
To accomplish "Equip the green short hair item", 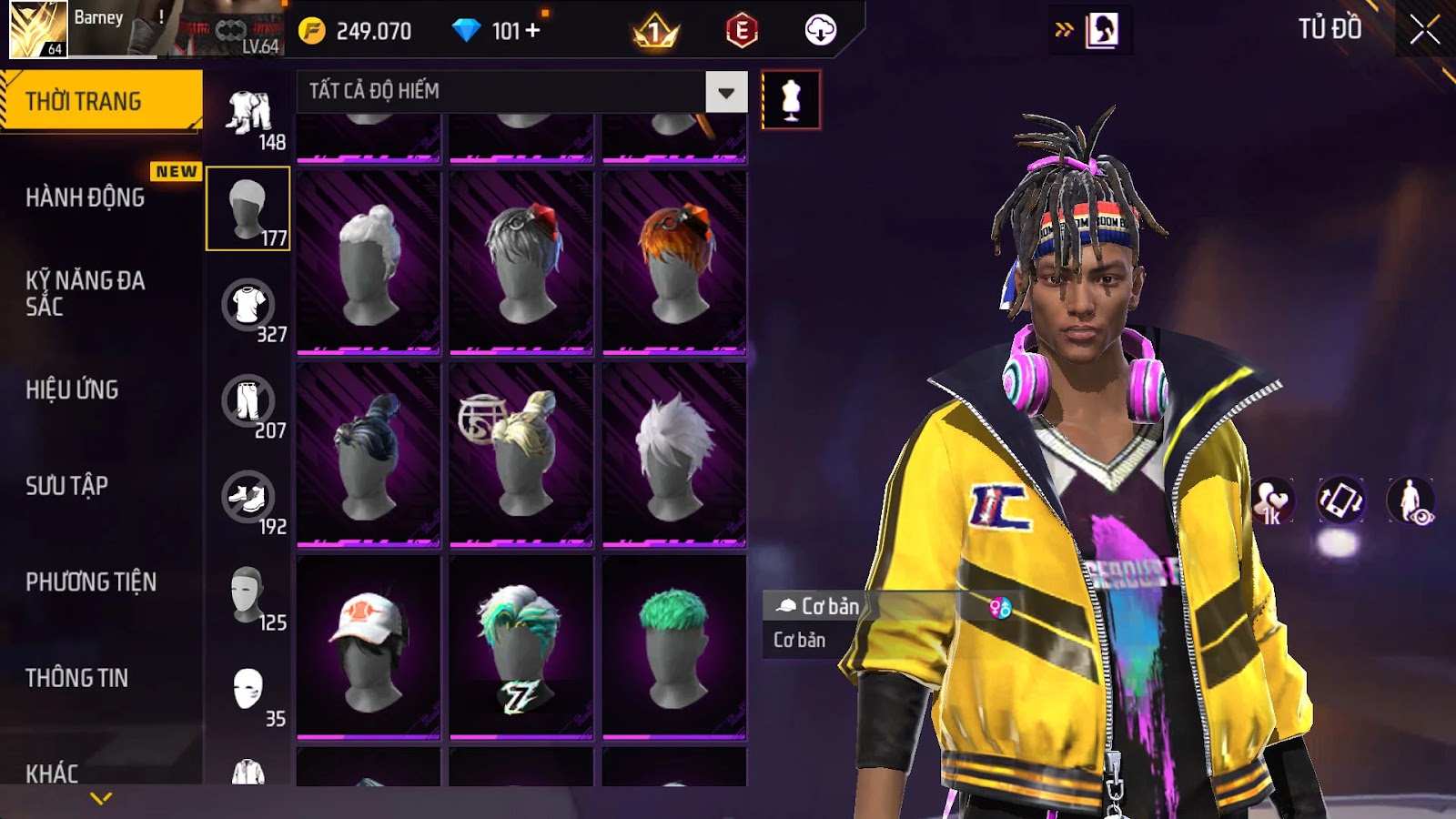I will pos(673,646).
